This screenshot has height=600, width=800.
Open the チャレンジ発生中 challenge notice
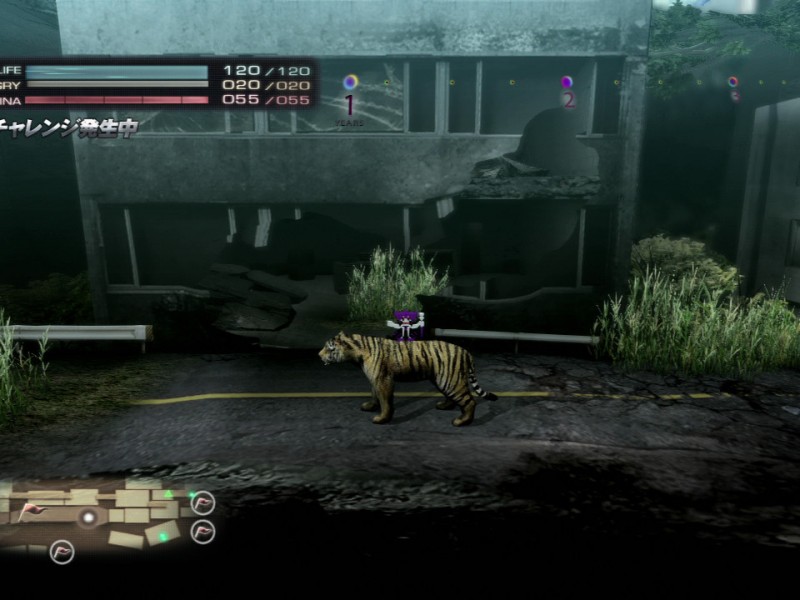(68, 127)
